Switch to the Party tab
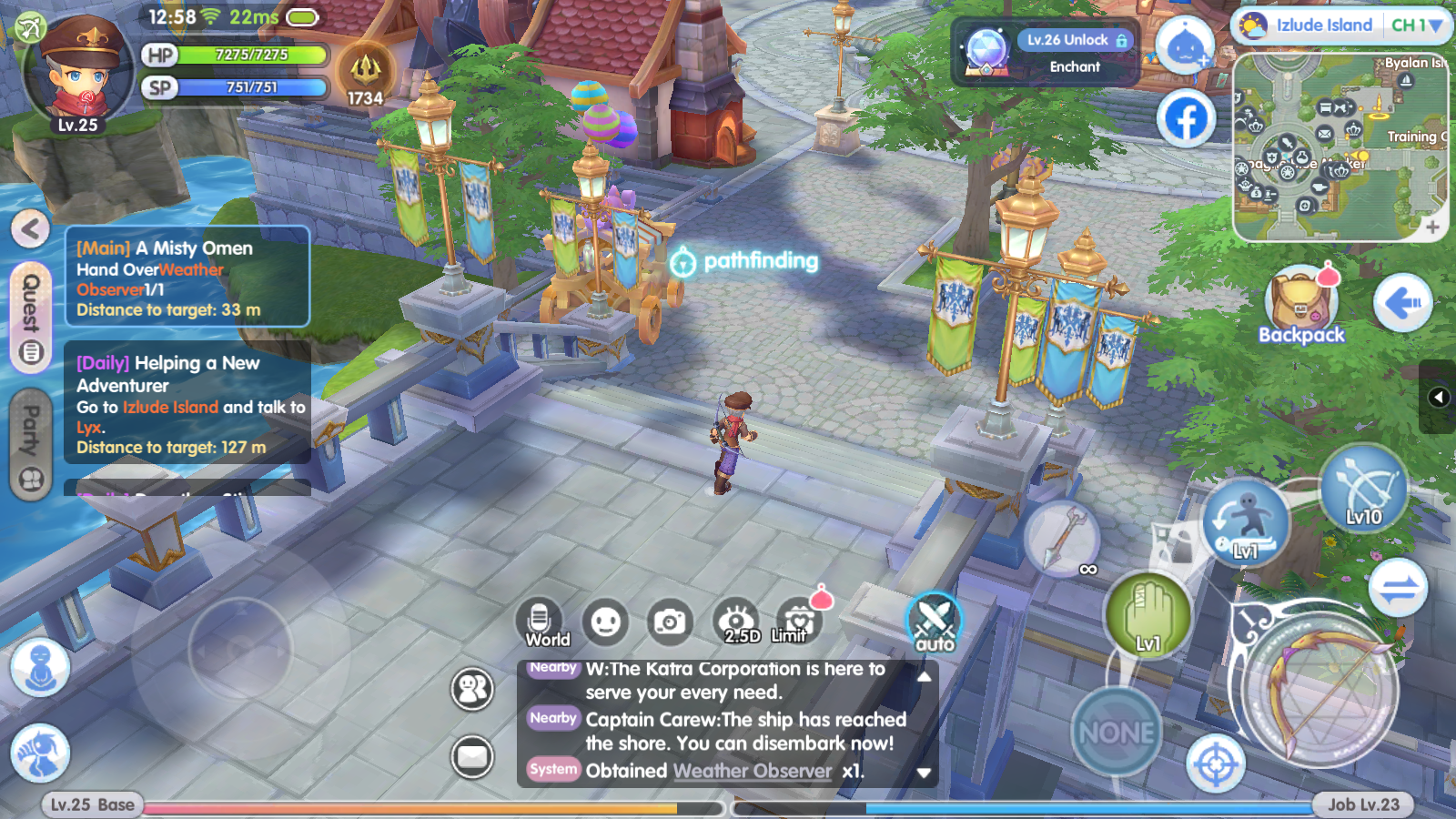 30,444
